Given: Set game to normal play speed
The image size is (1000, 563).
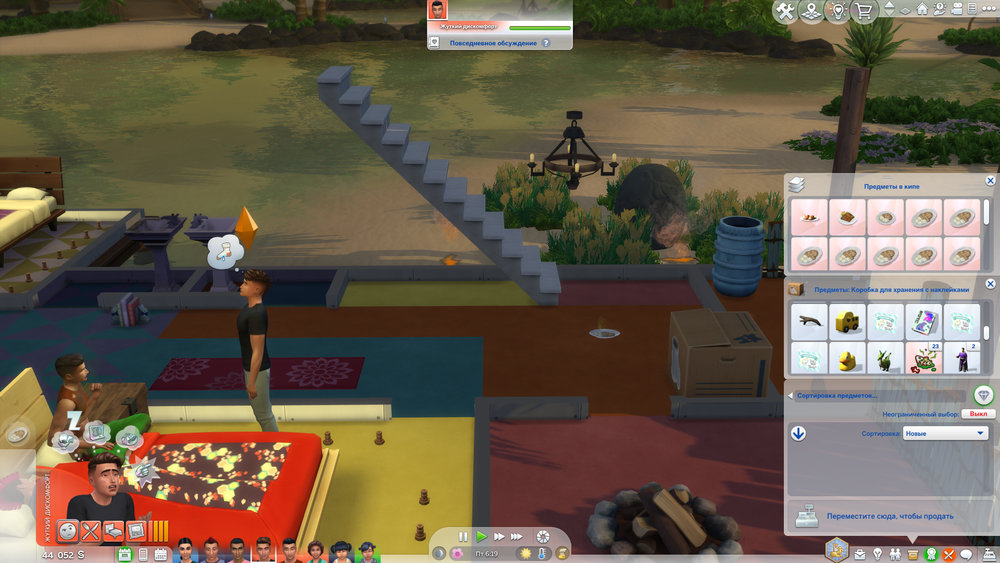Looking at the screenshot, I should point(481,537).
